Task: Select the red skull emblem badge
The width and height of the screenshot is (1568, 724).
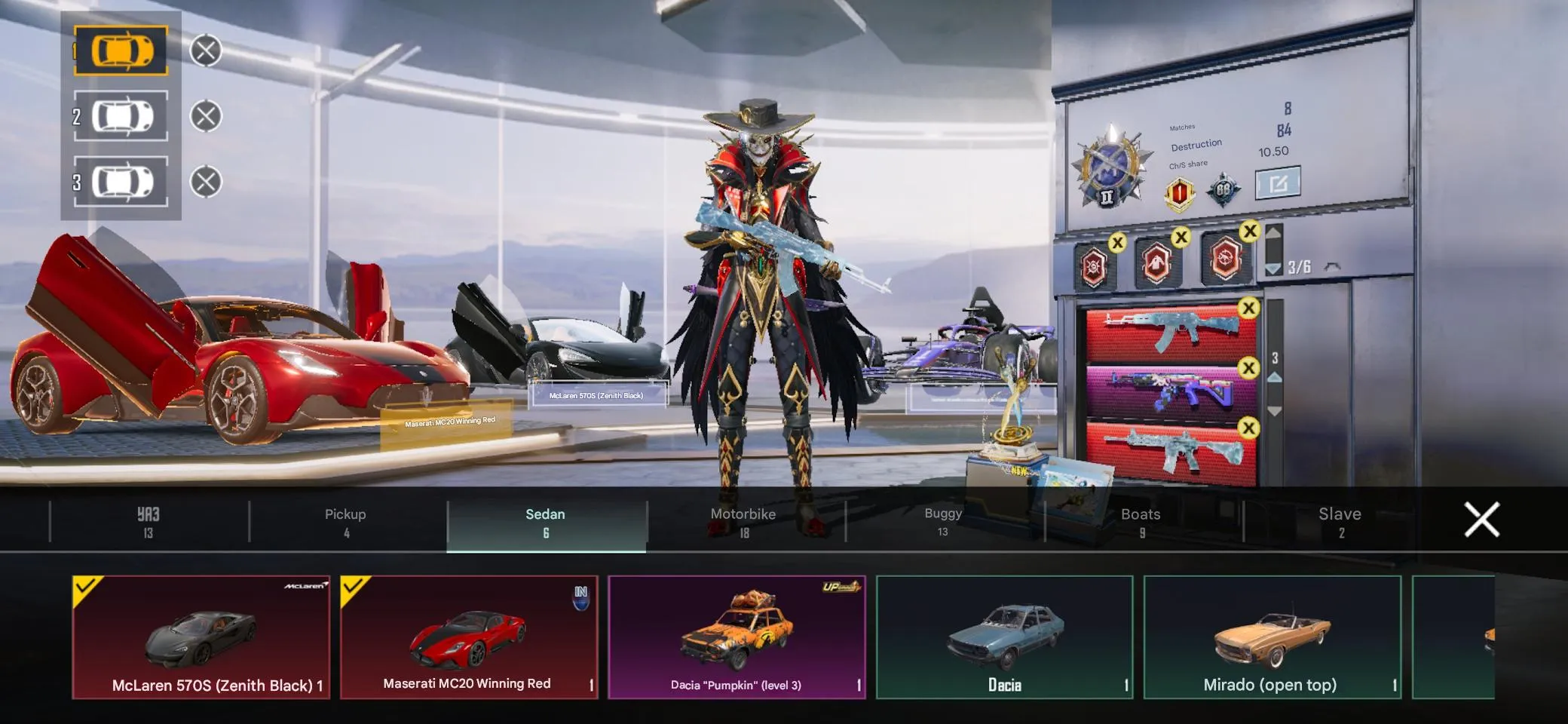Action: [1093, 268]
